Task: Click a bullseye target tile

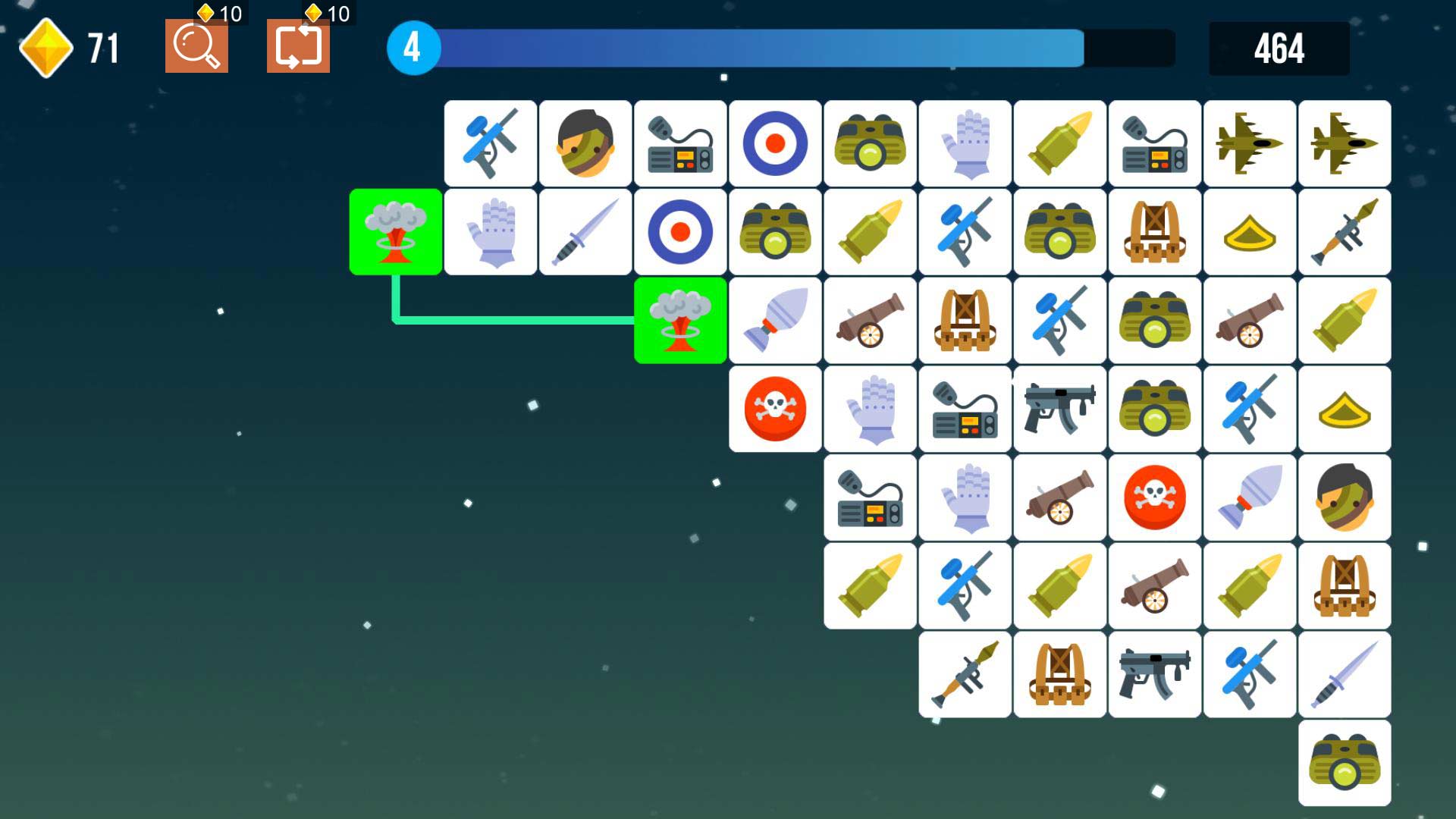Action: tap(774, 143)
